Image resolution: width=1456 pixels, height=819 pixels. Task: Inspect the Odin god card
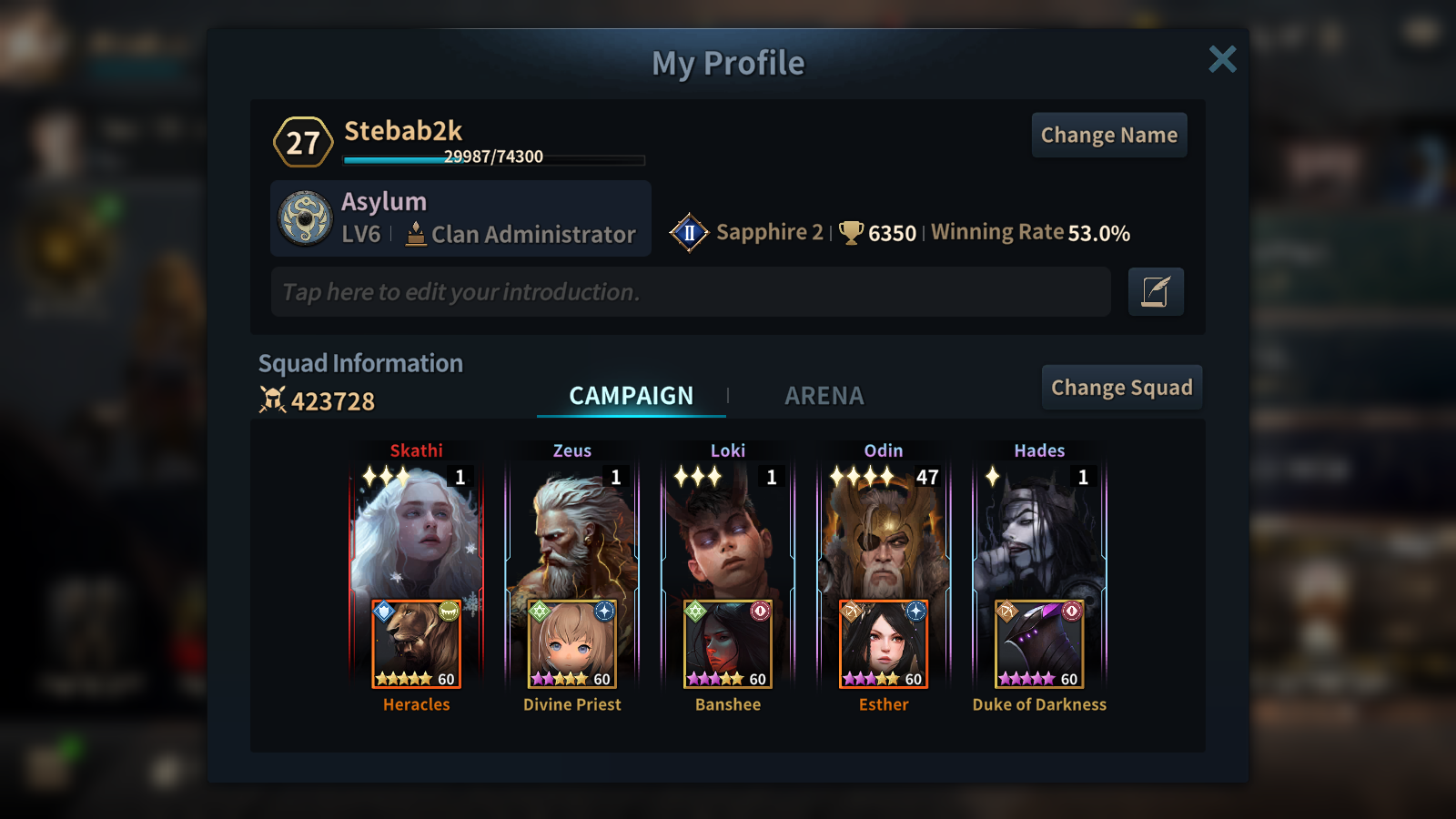click(884, 532)
